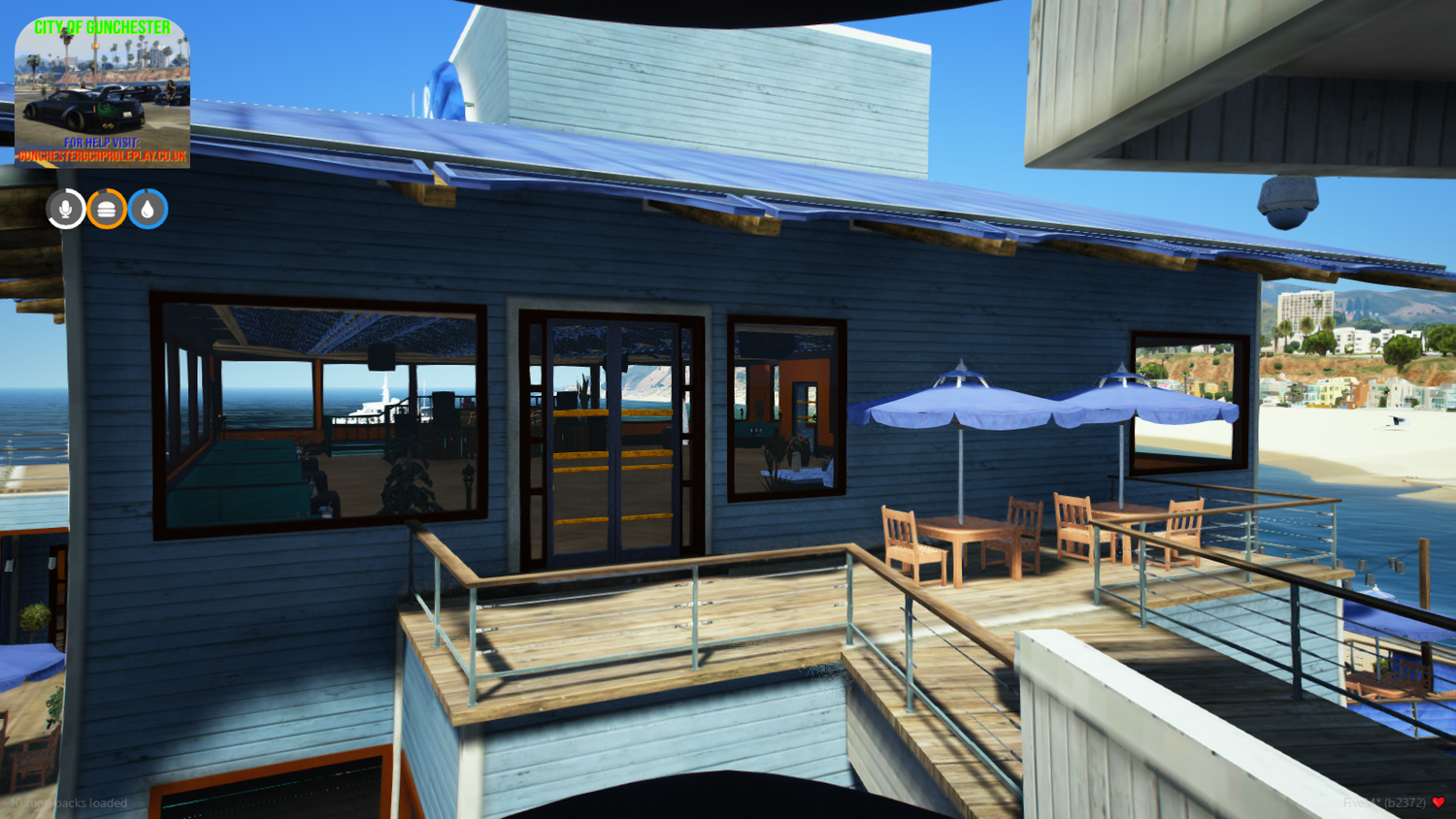Click the FOR HELP VISIT text
Screen dimensions: 1456x819
(x=102, y=141)
